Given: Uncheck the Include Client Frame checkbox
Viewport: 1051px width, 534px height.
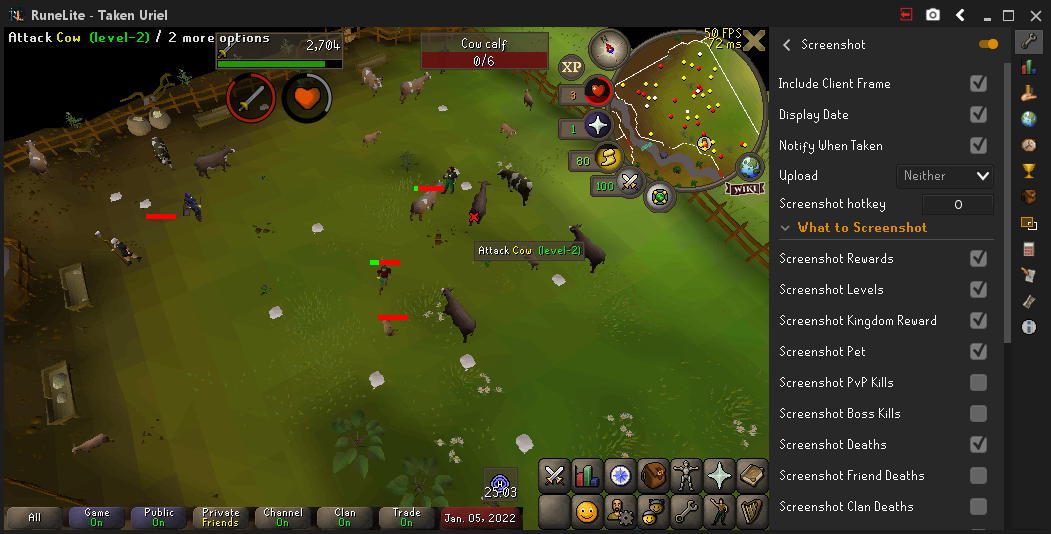Looking at the screenshot, I should (x=978, y=84).
